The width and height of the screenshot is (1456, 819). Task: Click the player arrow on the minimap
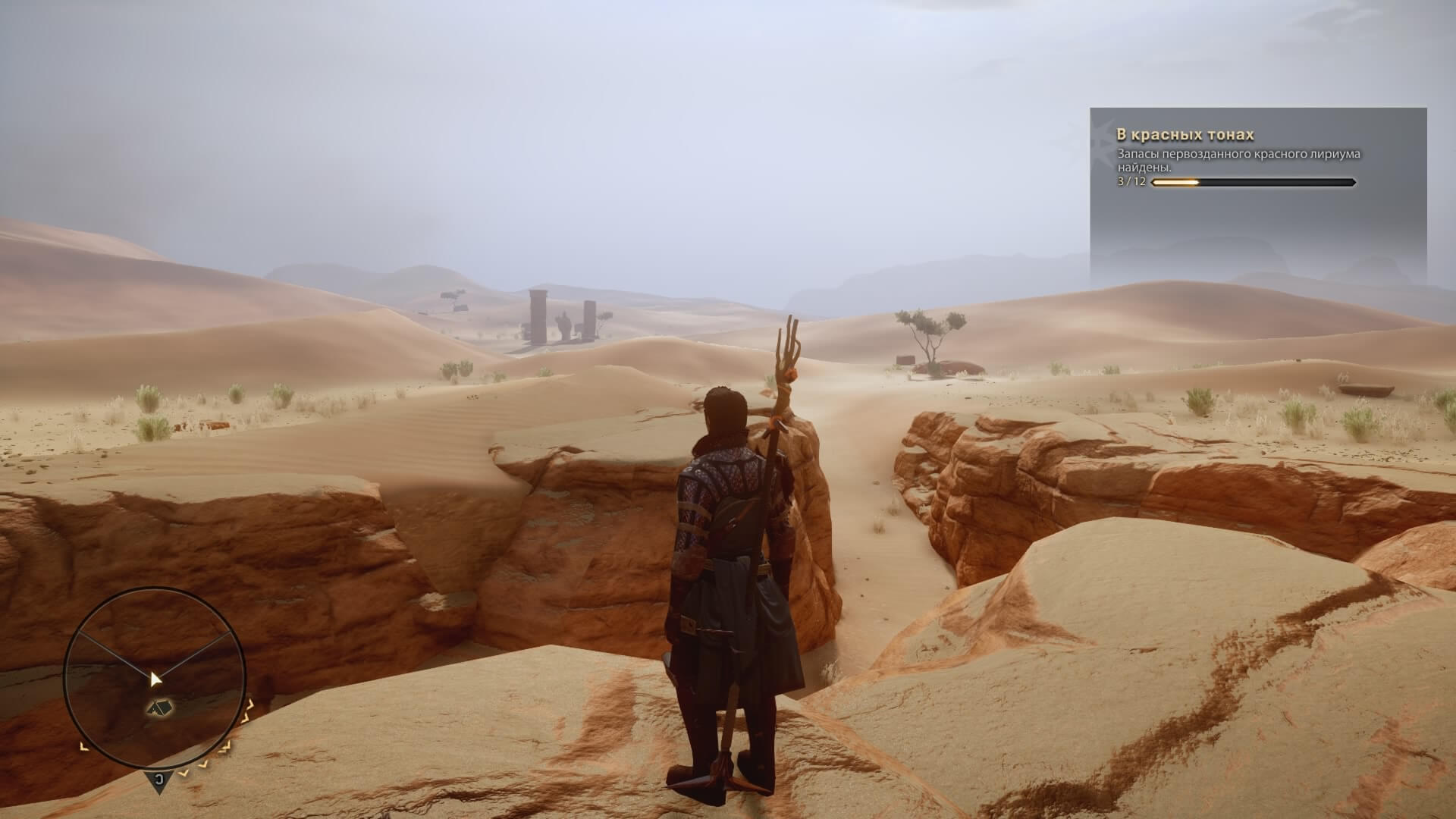pos(155,678)
